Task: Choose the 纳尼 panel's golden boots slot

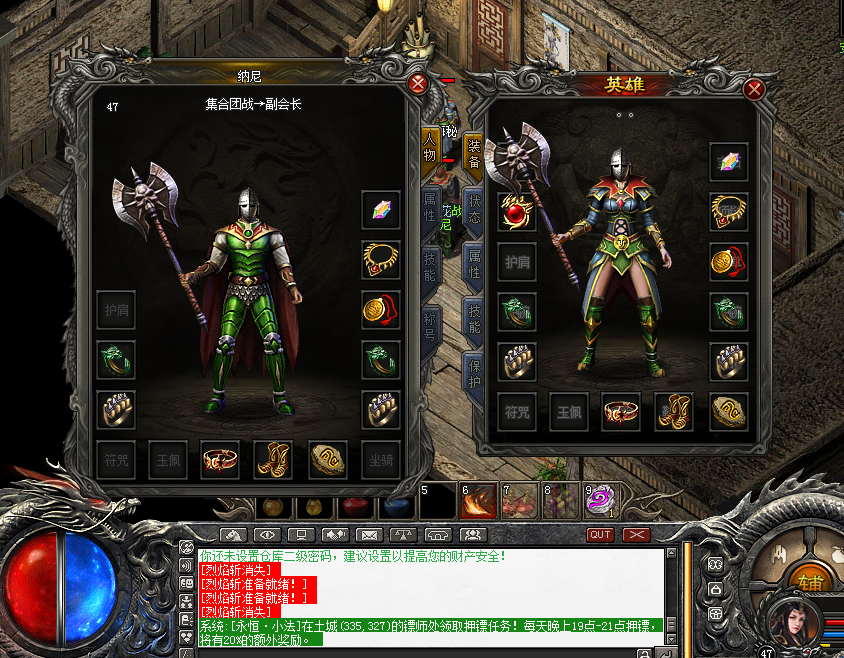Action: tap(273, 460)
